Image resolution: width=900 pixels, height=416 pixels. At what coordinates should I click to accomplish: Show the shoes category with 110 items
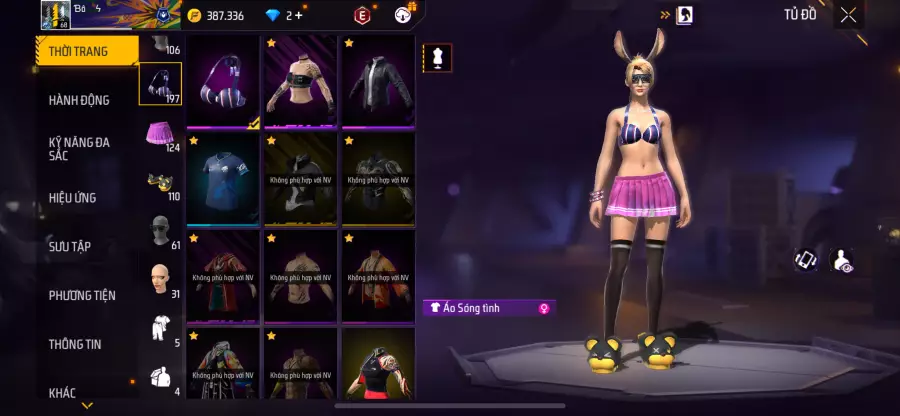click(x=159, y=182)
